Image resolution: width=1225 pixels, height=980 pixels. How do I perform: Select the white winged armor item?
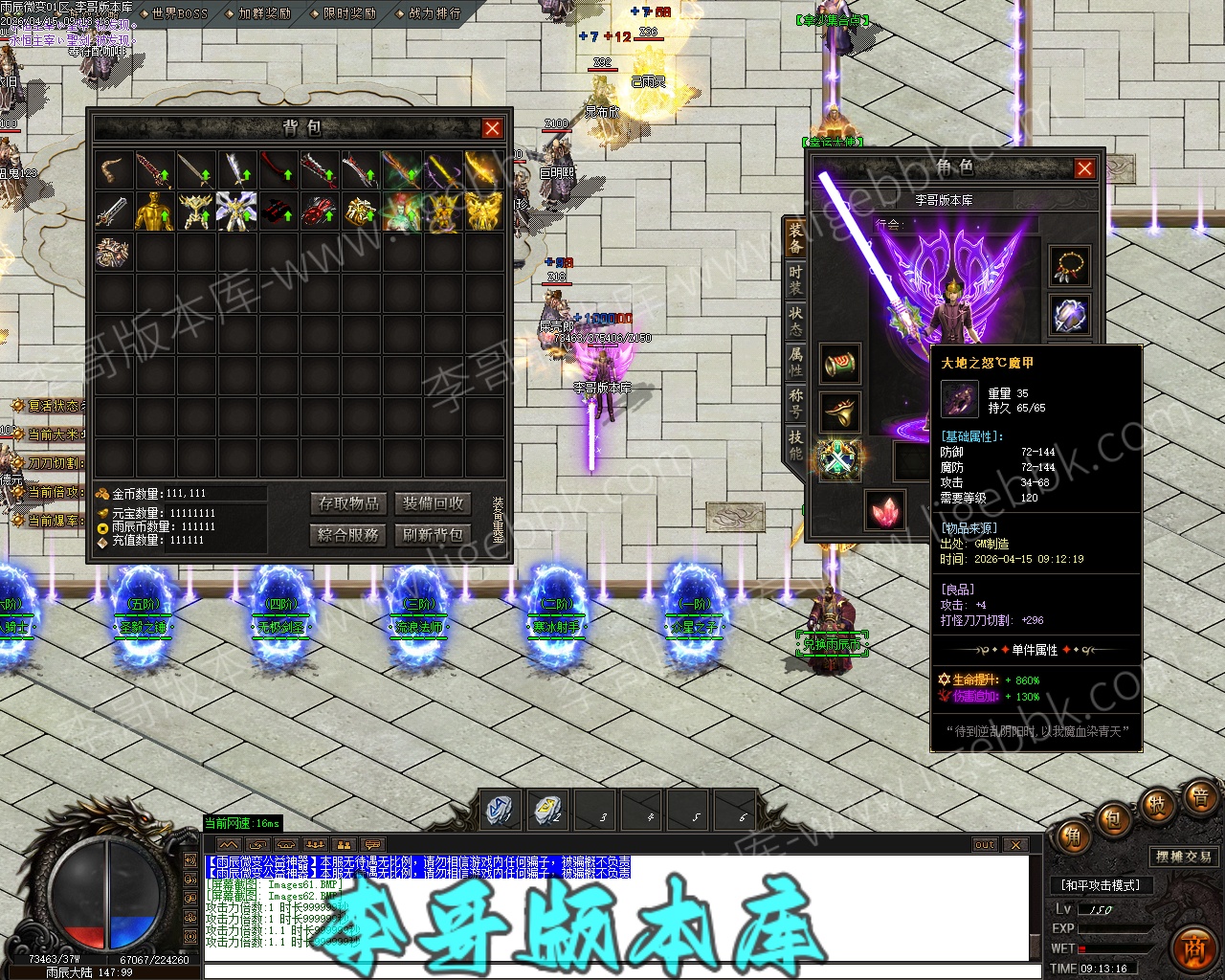pos(236,212)
